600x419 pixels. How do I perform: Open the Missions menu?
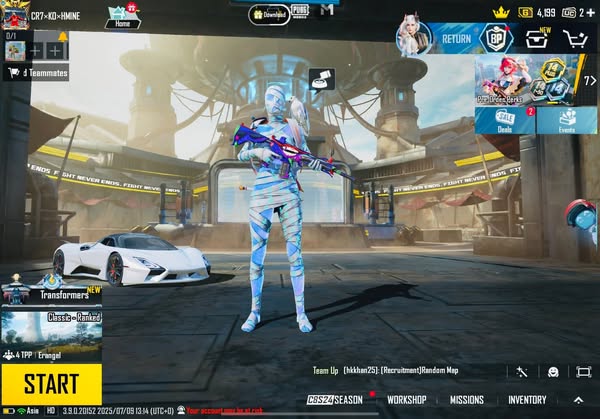466,400
